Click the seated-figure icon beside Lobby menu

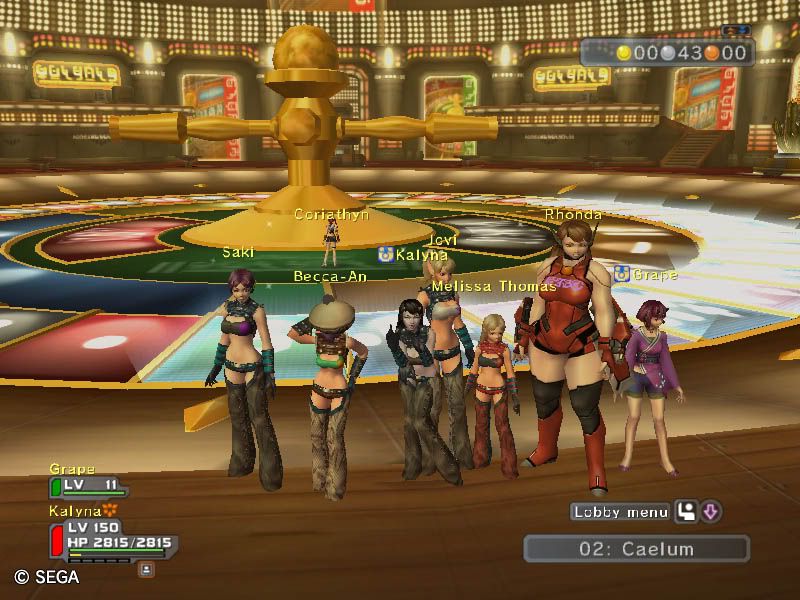click(687, 512)
